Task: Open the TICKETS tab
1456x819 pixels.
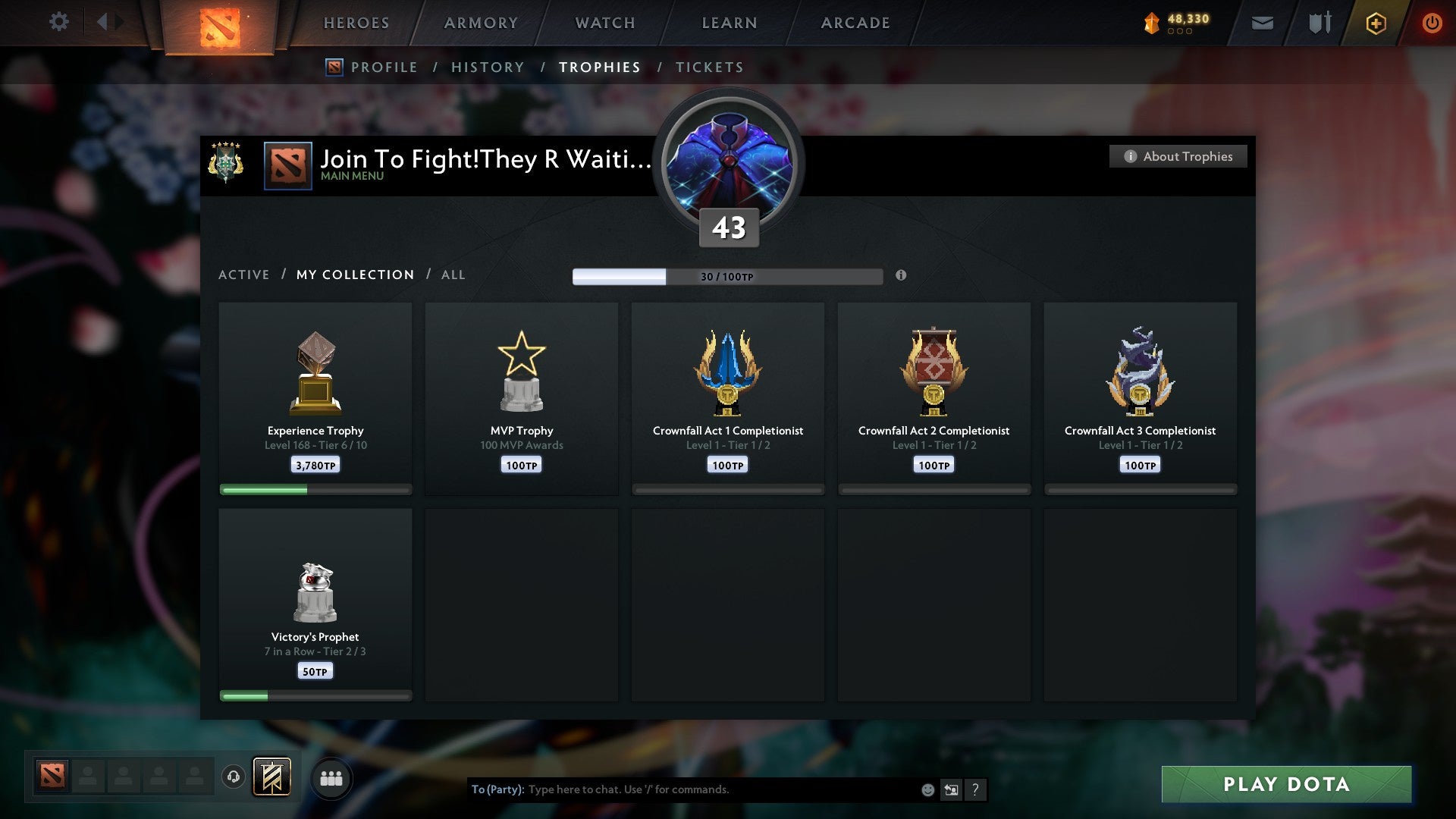Action: tap(709, 67)
